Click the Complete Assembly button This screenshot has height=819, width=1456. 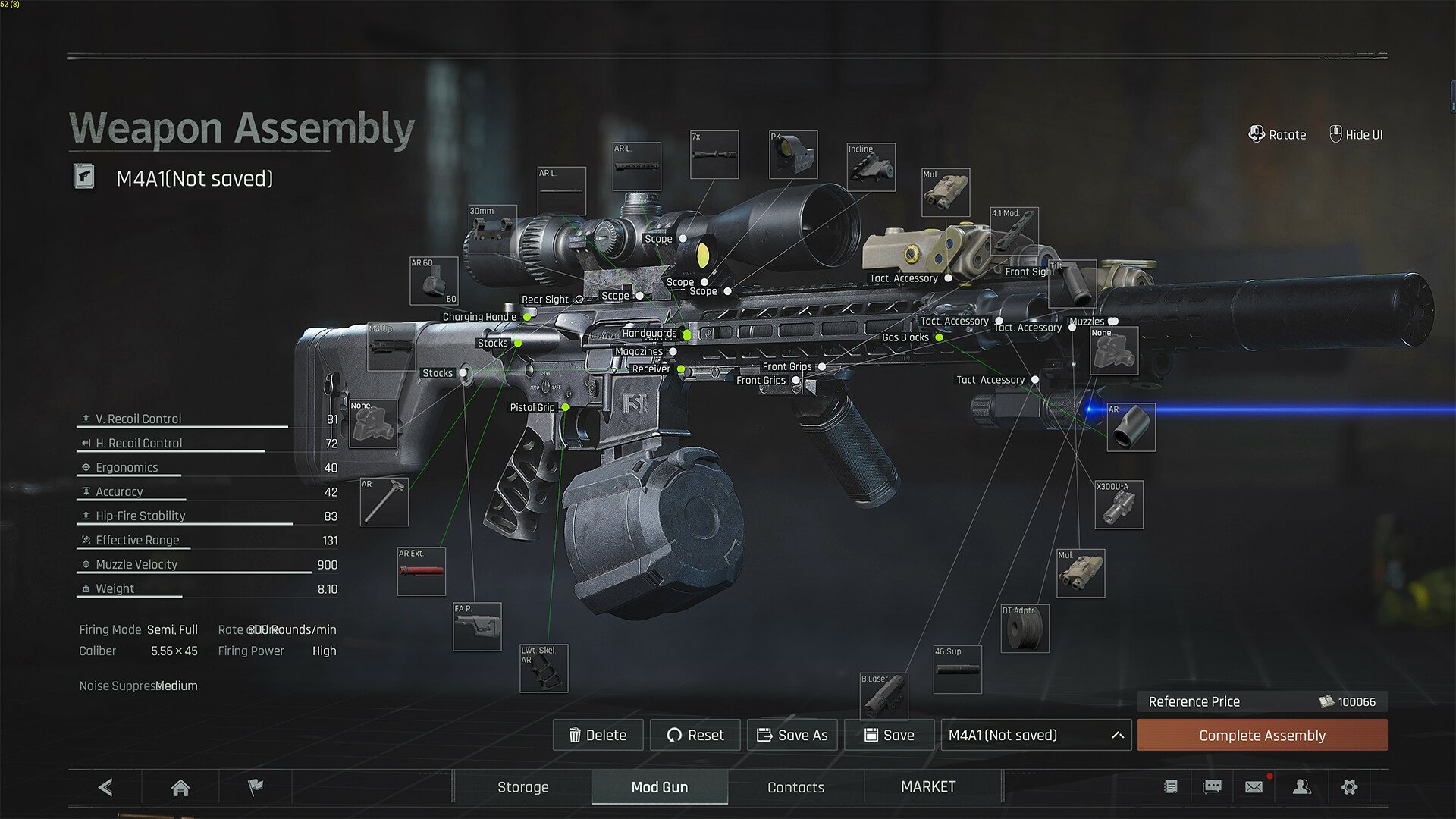pos(1261,735)
